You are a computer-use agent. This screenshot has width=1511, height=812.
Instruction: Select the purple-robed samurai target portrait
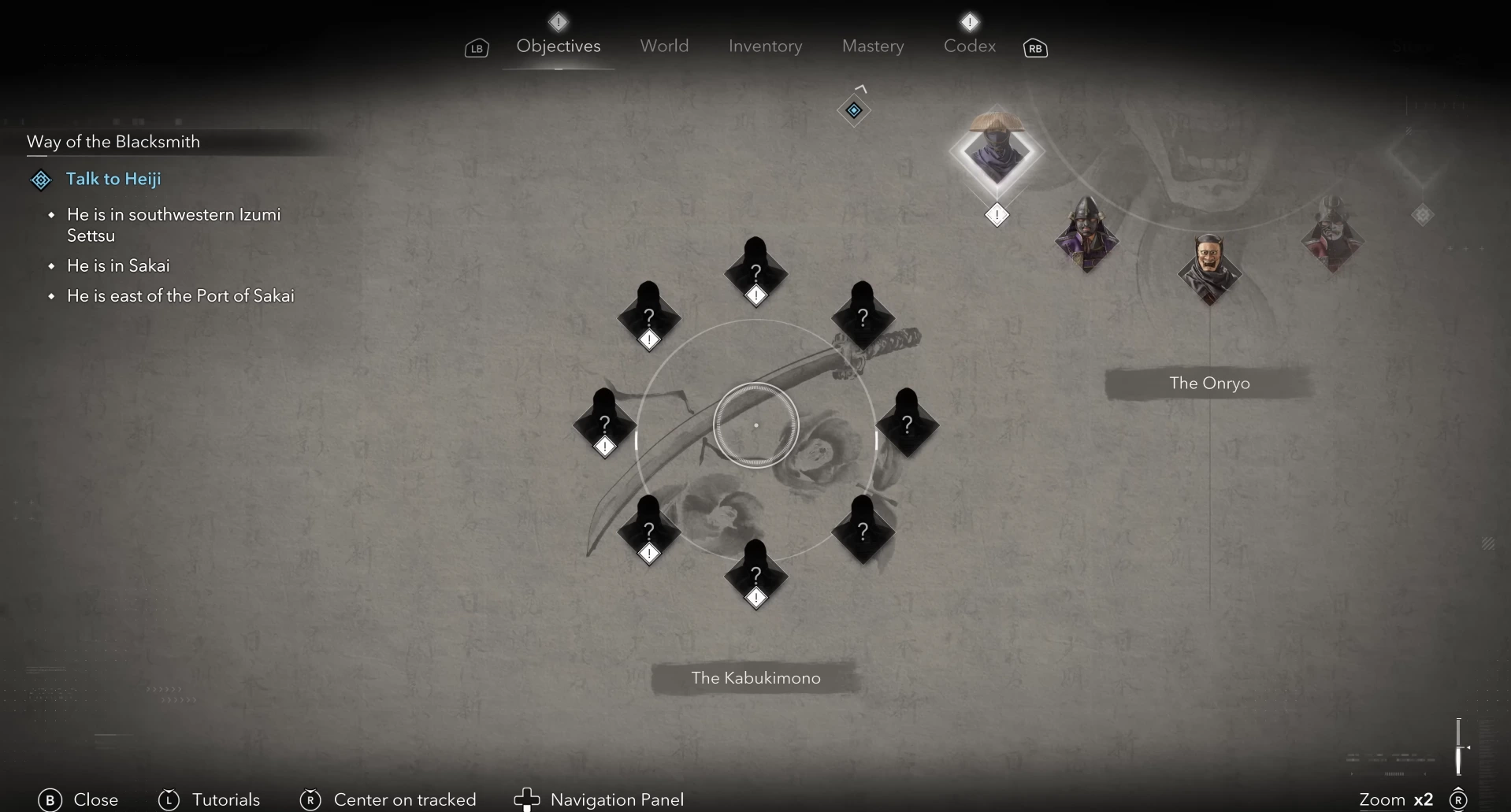tap(1087, 235)
